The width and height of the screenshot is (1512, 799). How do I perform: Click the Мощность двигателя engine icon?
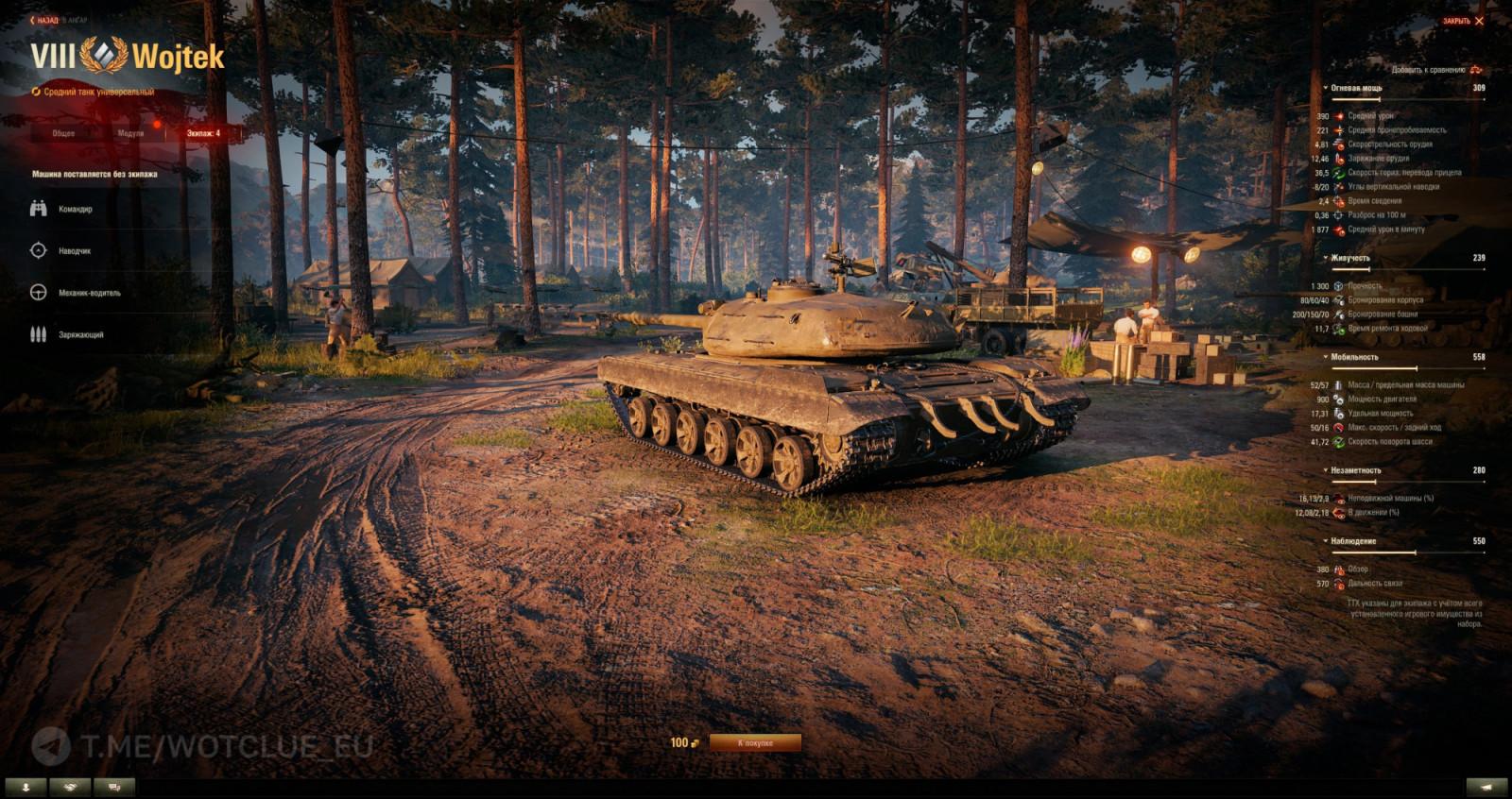pyautogui.click(x=1338, y=399)
